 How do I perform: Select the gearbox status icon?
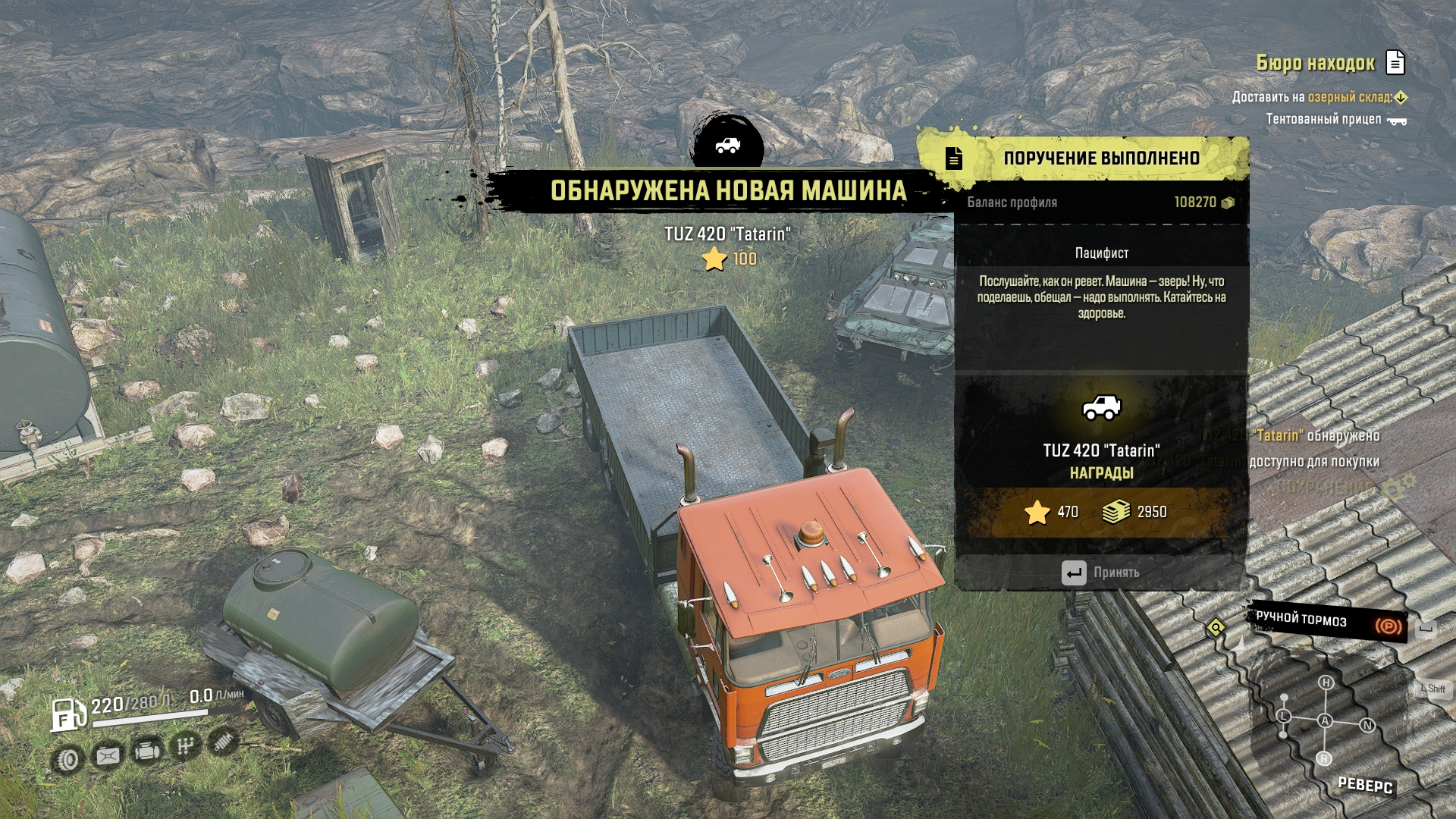[186, 747]
